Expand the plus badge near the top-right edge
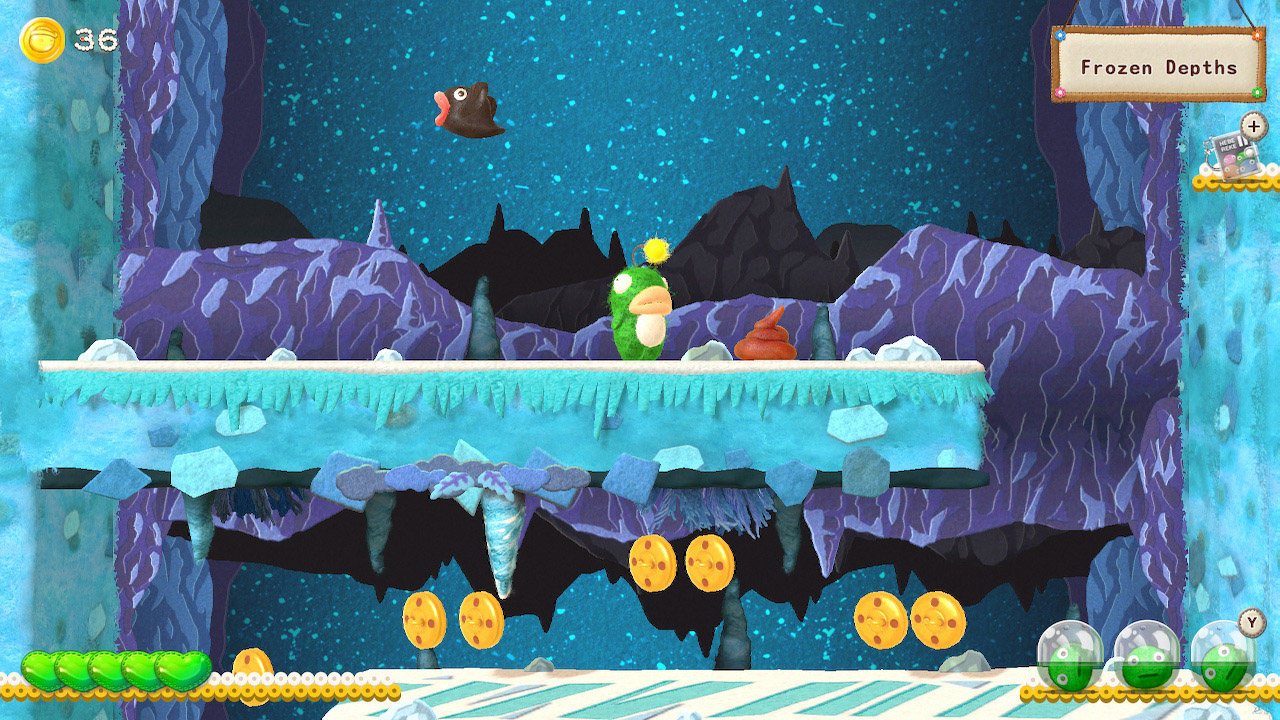Screen dimensions: 1280x720 (1252, 126)
